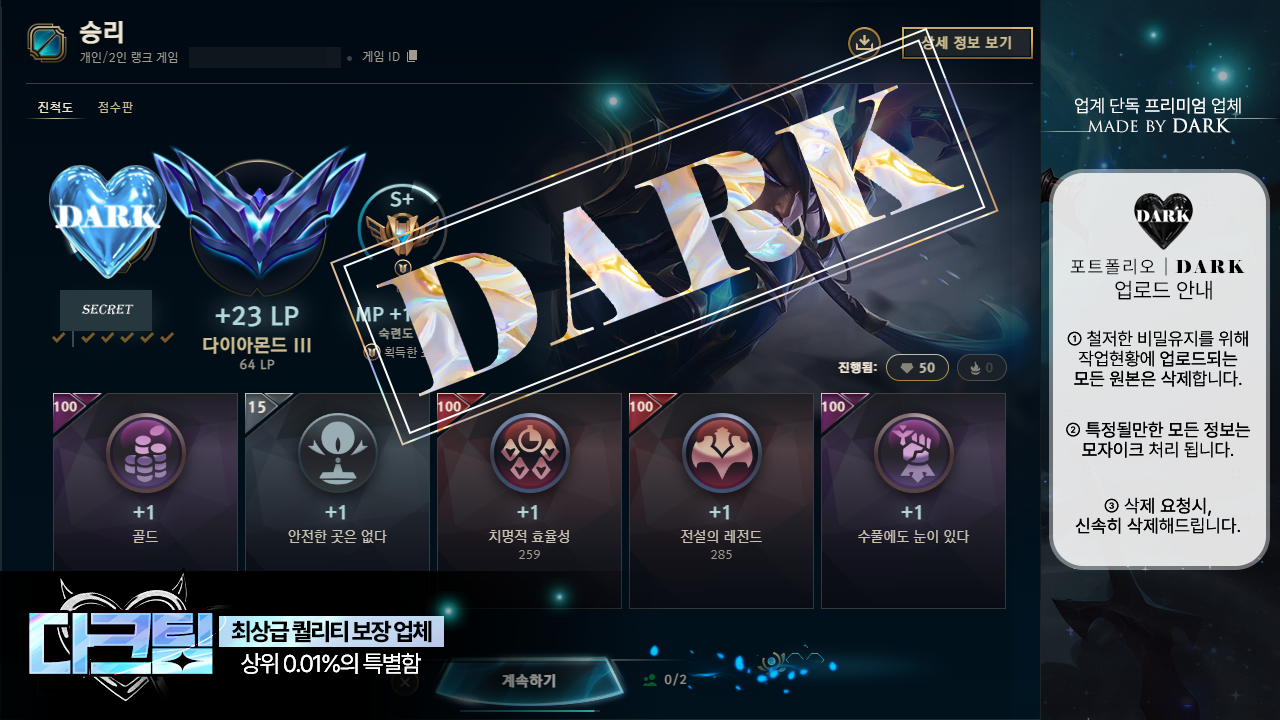Copy the game ID using the copy icon
Image resolution: width=1280 pixels, height=720 pixels.
pyautogui.click(x=412, y=56)
